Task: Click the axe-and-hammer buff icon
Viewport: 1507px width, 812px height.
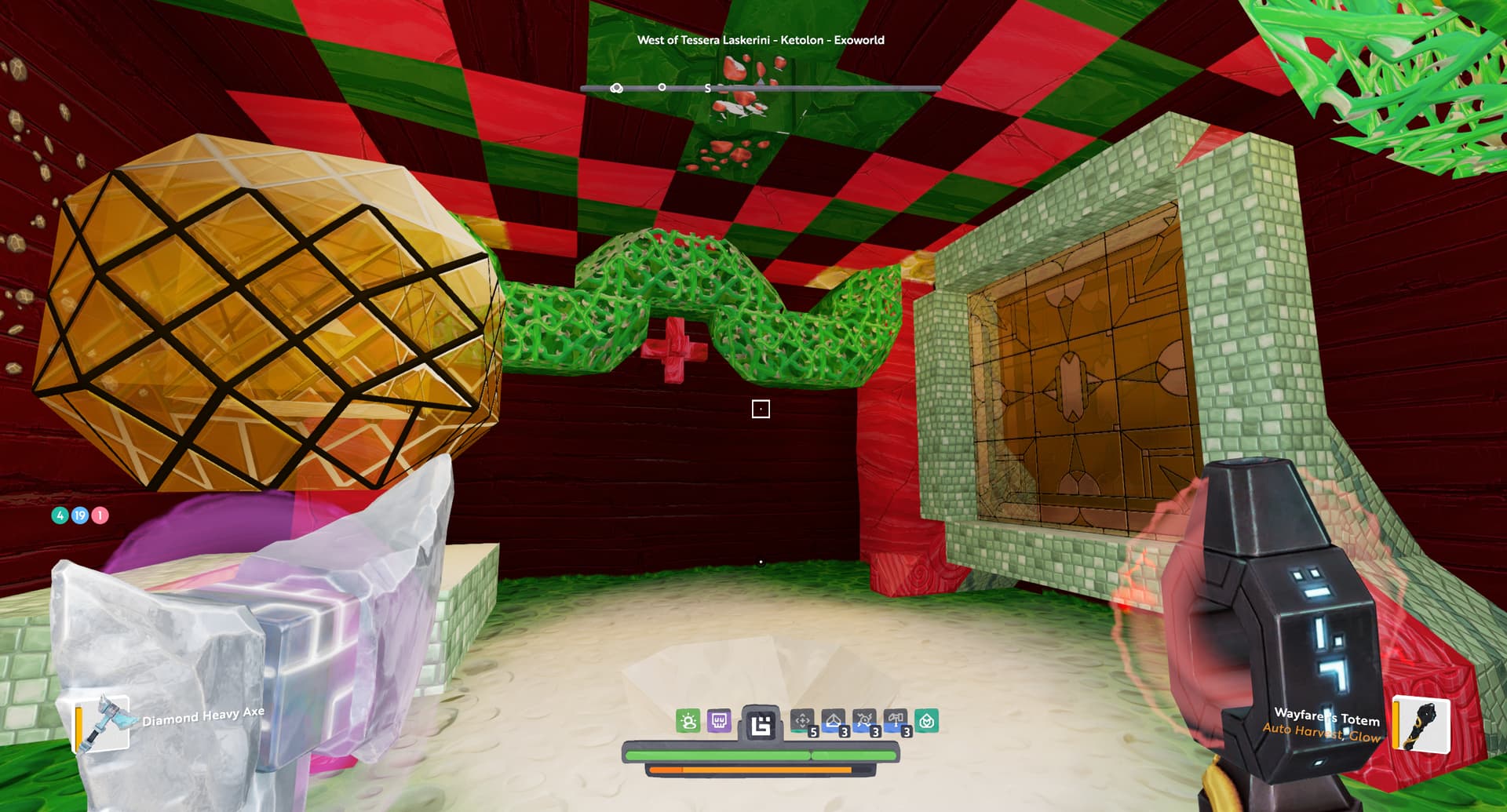Action: (x=895, y=720)
